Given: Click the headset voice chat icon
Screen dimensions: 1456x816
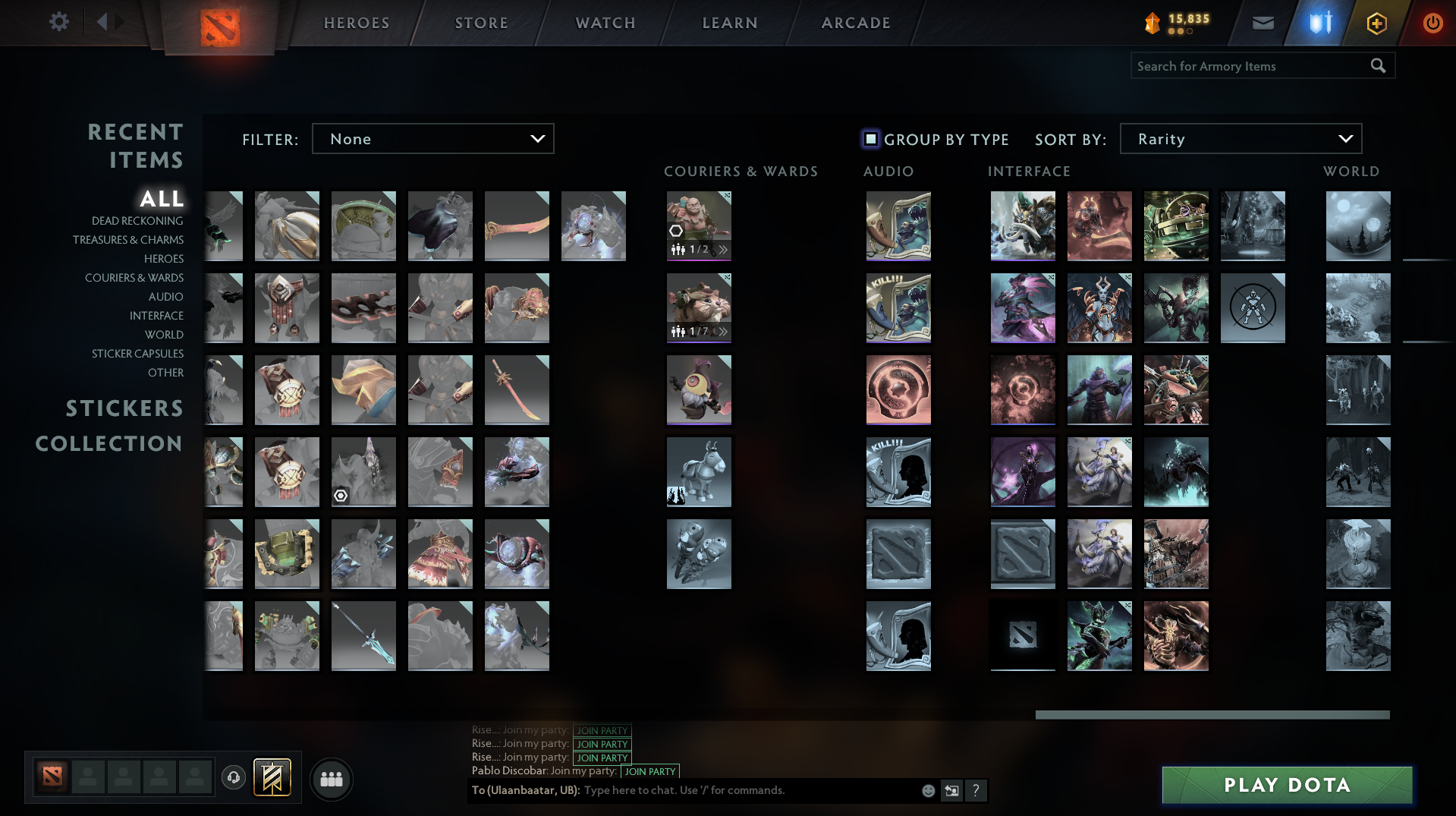Looking at the screenshot, I should tap(234, 779).
